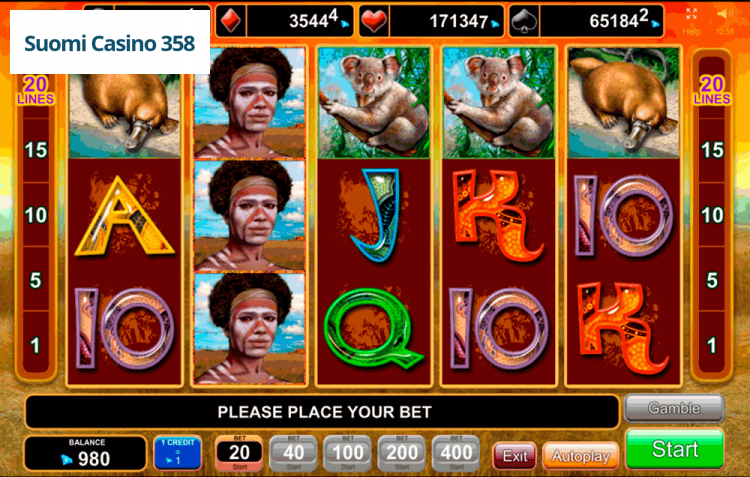Pick the 200 bet option
The image size is (750, 477).
402,453
